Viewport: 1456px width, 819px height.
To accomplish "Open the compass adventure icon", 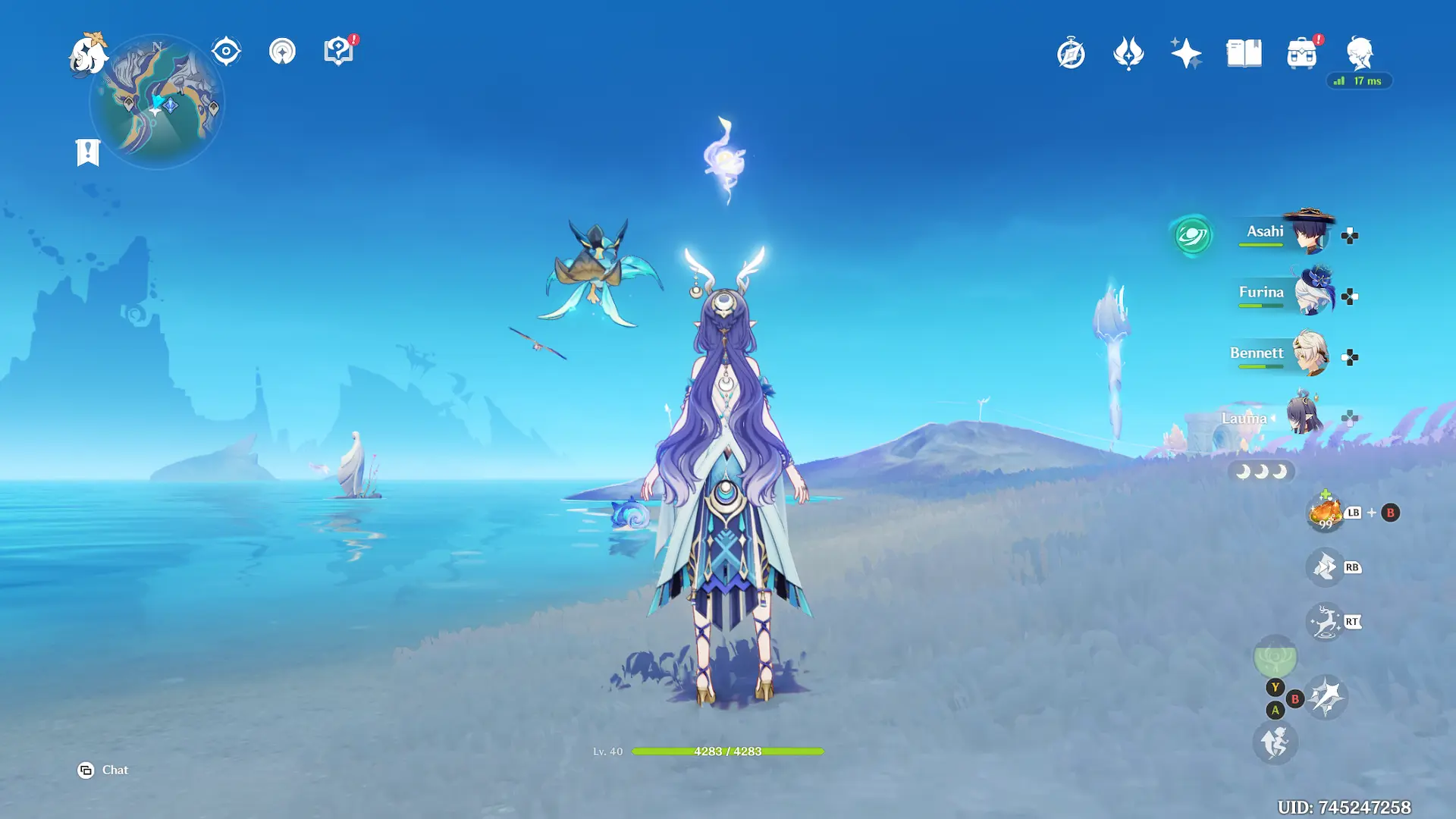I will tap(1071, 53).
